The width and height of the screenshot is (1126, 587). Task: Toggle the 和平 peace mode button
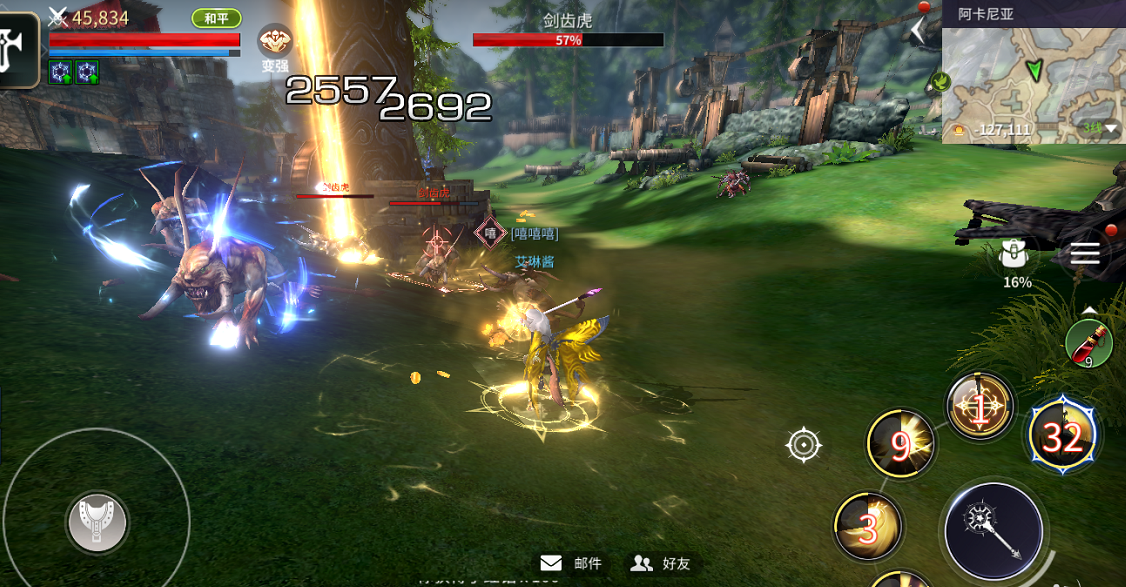click(216, 18)
